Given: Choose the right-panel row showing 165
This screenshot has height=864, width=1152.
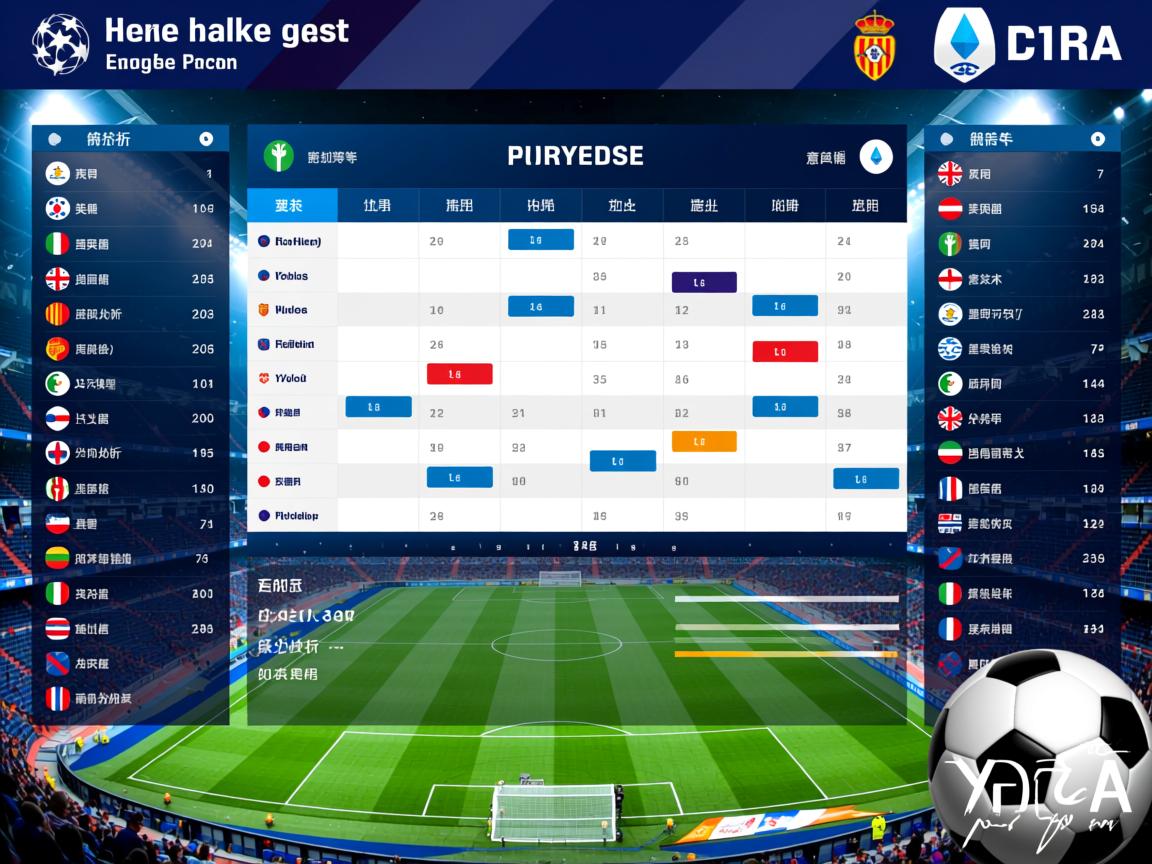Looking at the screenshot, I should coord(1022,453).
